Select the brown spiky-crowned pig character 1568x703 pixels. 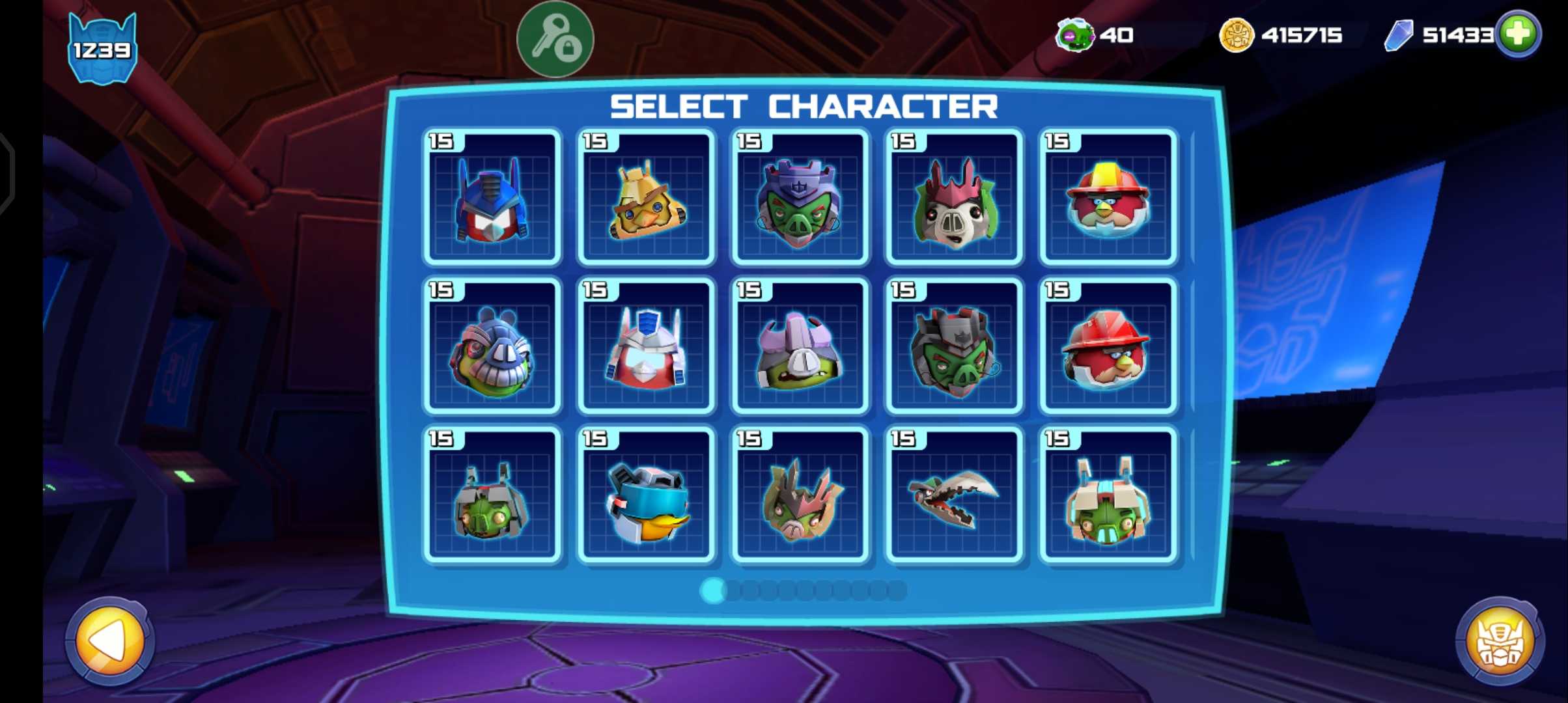click(800, 495)
